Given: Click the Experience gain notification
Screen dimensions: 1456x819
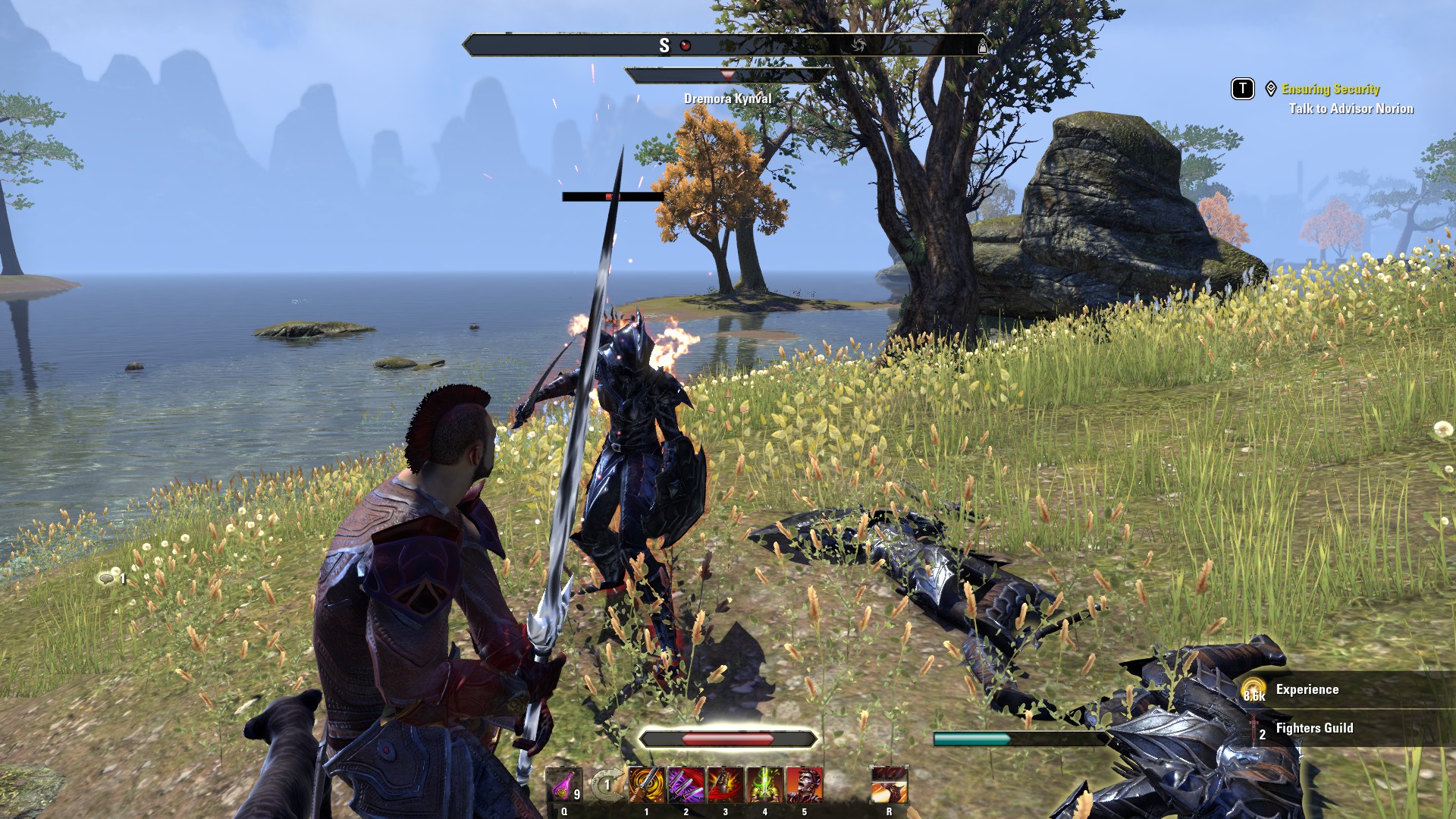Looking at the screenshot, I should [1307, 690].
